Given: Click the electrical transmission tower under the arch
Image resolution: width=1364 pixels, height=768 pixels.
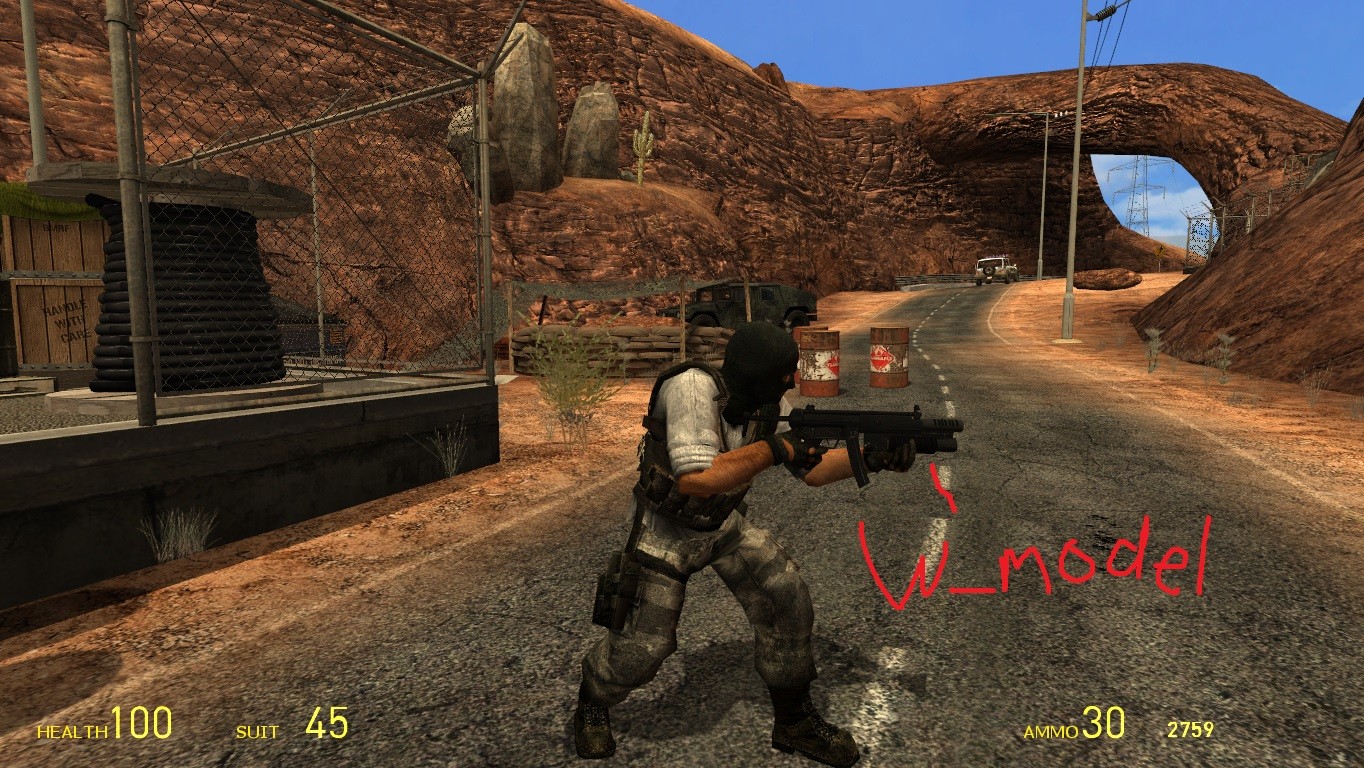Looking at the screenshot, I should click(x=1135, y=190).
